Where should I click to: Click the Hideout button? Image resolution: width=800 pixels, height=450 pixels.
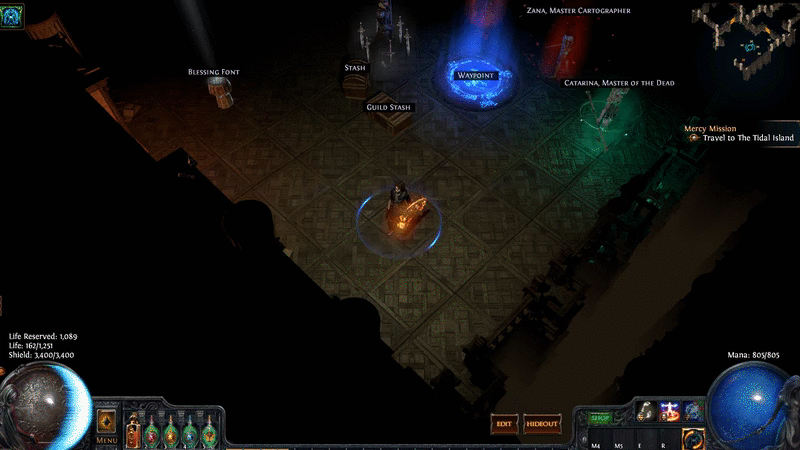click(542, 424)
